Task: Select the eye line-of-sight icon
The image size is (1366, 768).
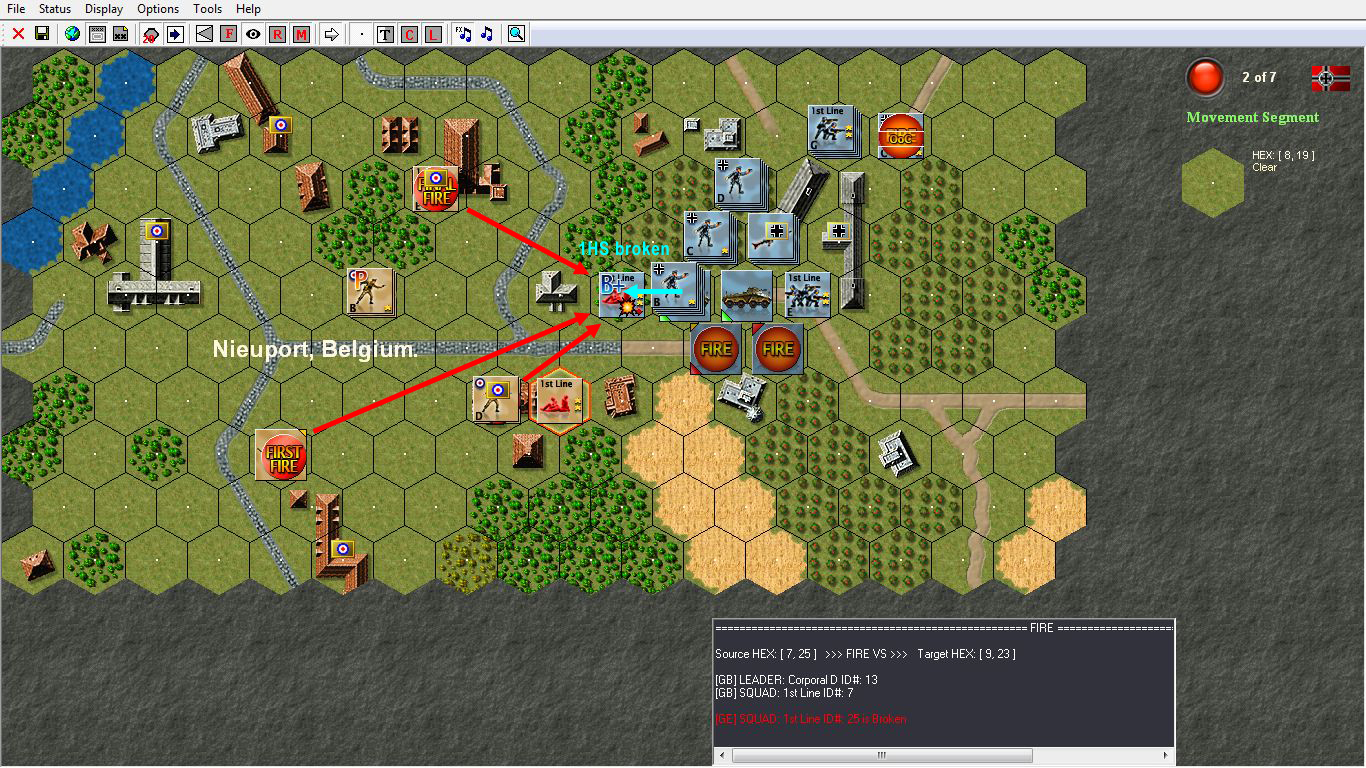Action: 252,33
